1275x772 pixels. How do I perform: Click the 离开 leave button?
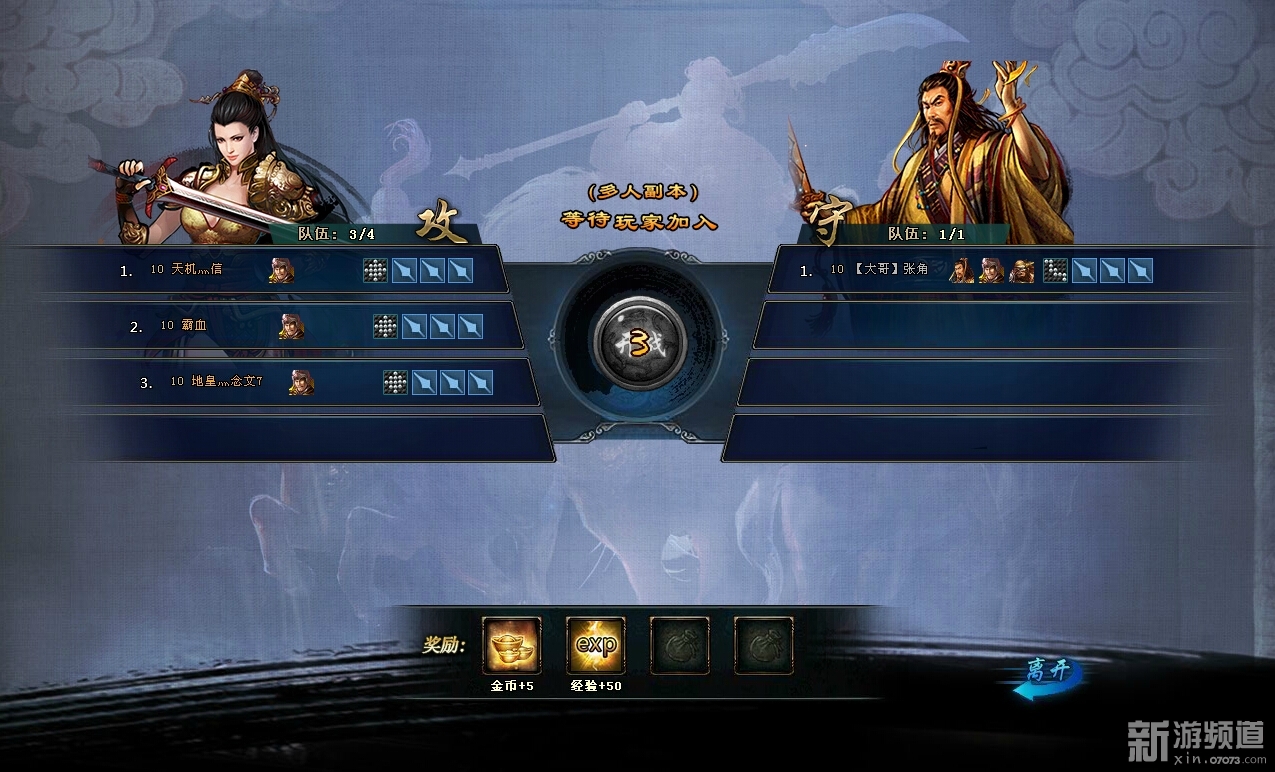[x=1046, y=676]
